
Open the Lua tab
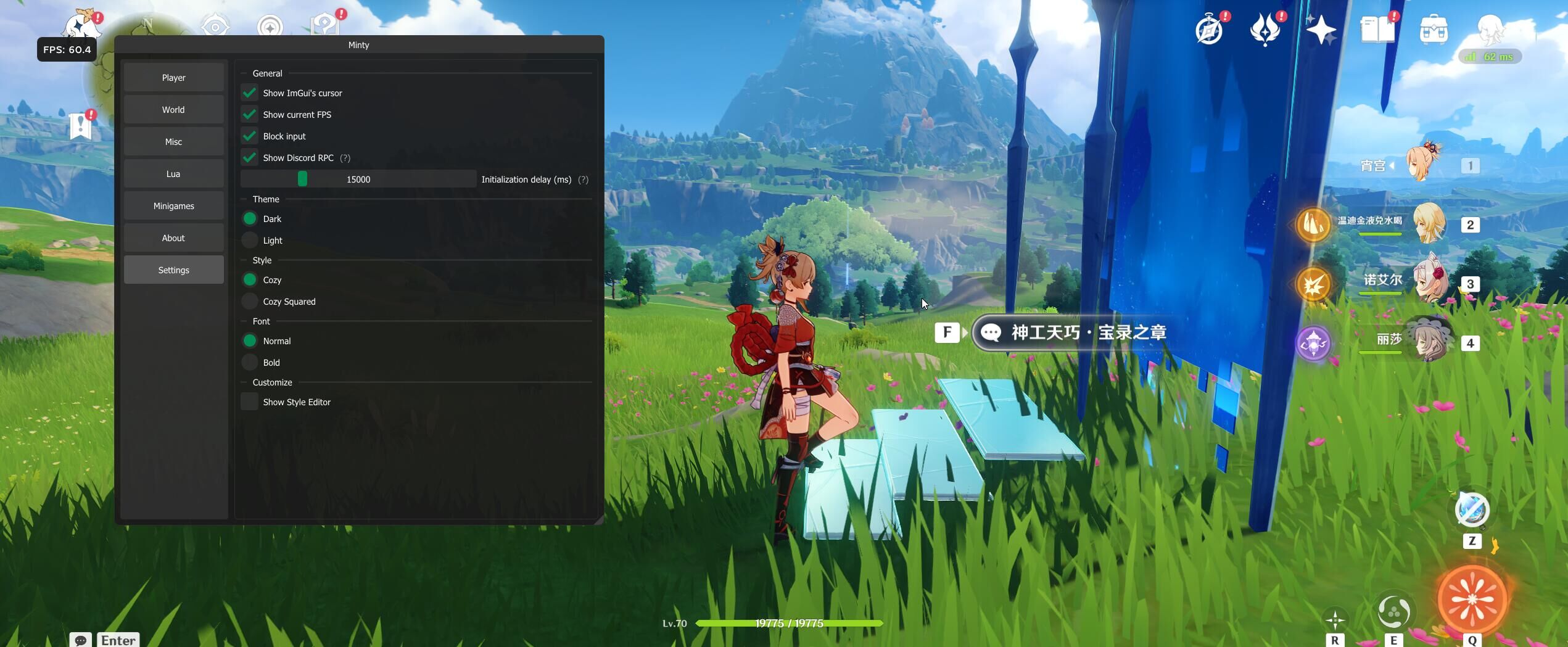click(x=173, y=174)
